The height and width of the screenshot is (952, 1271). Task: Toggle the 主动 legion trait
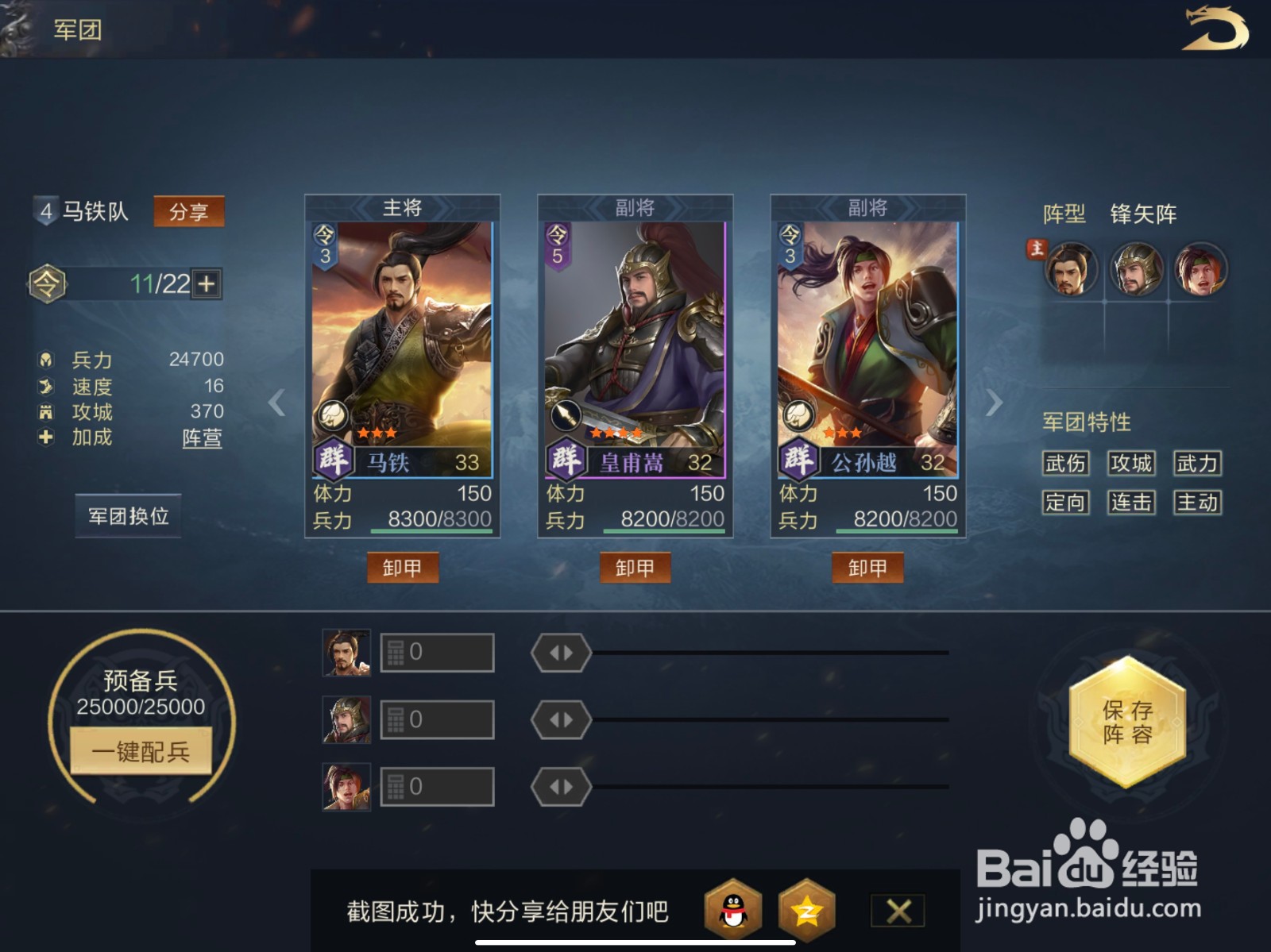pyautogui.click(x=1196, y=503)
